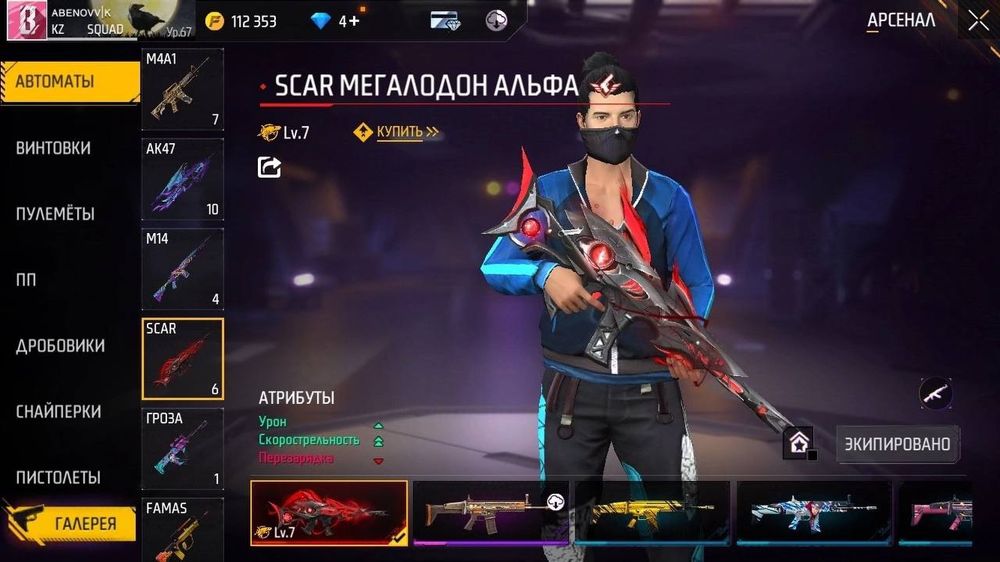Click the ЭКИПИРОВАНО equipped button
Viewport: 1000px width, 562px height.
click(897, 443)
